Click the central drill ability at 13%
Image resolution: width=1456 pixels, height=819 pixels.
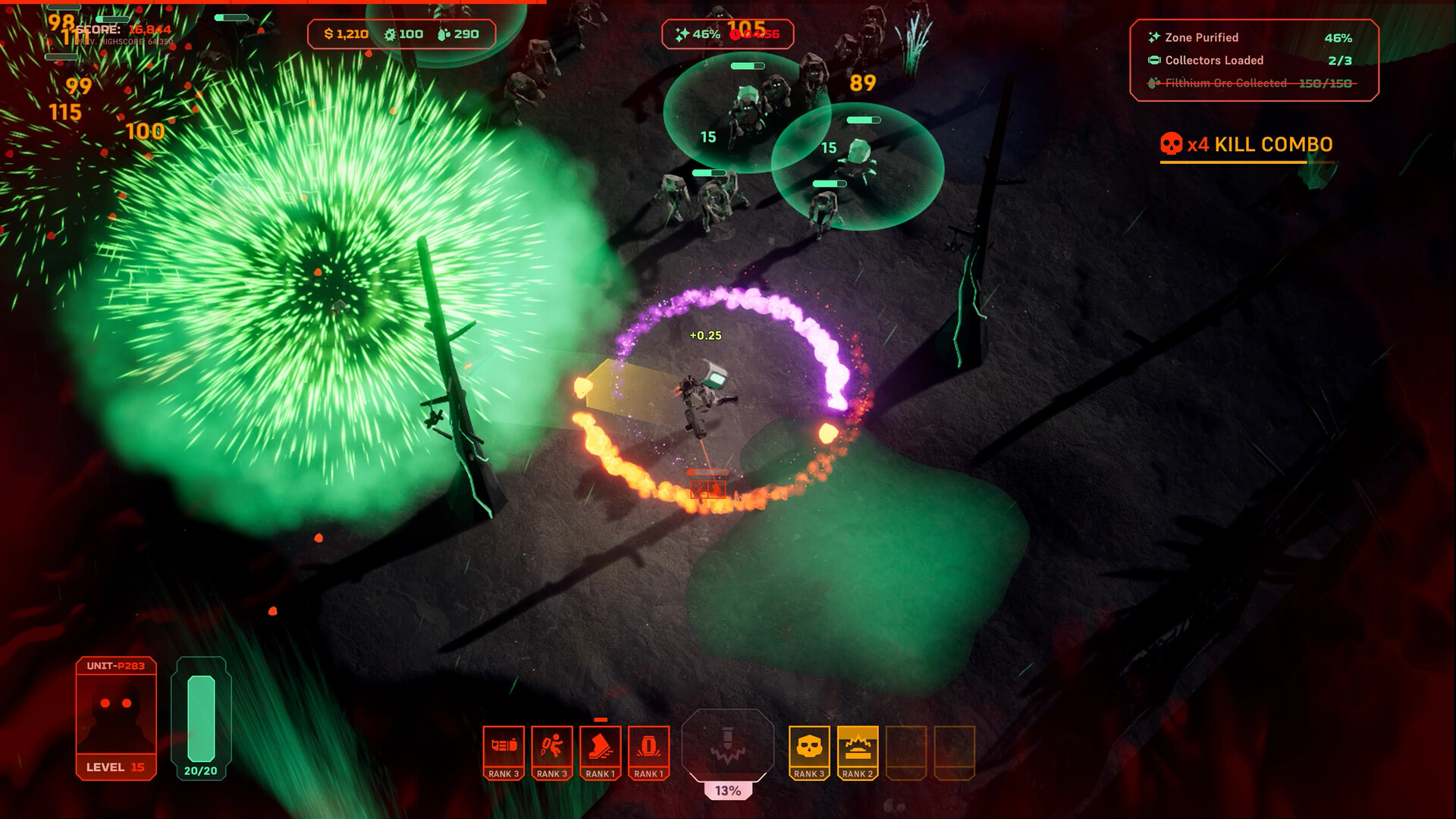point(728,745)
